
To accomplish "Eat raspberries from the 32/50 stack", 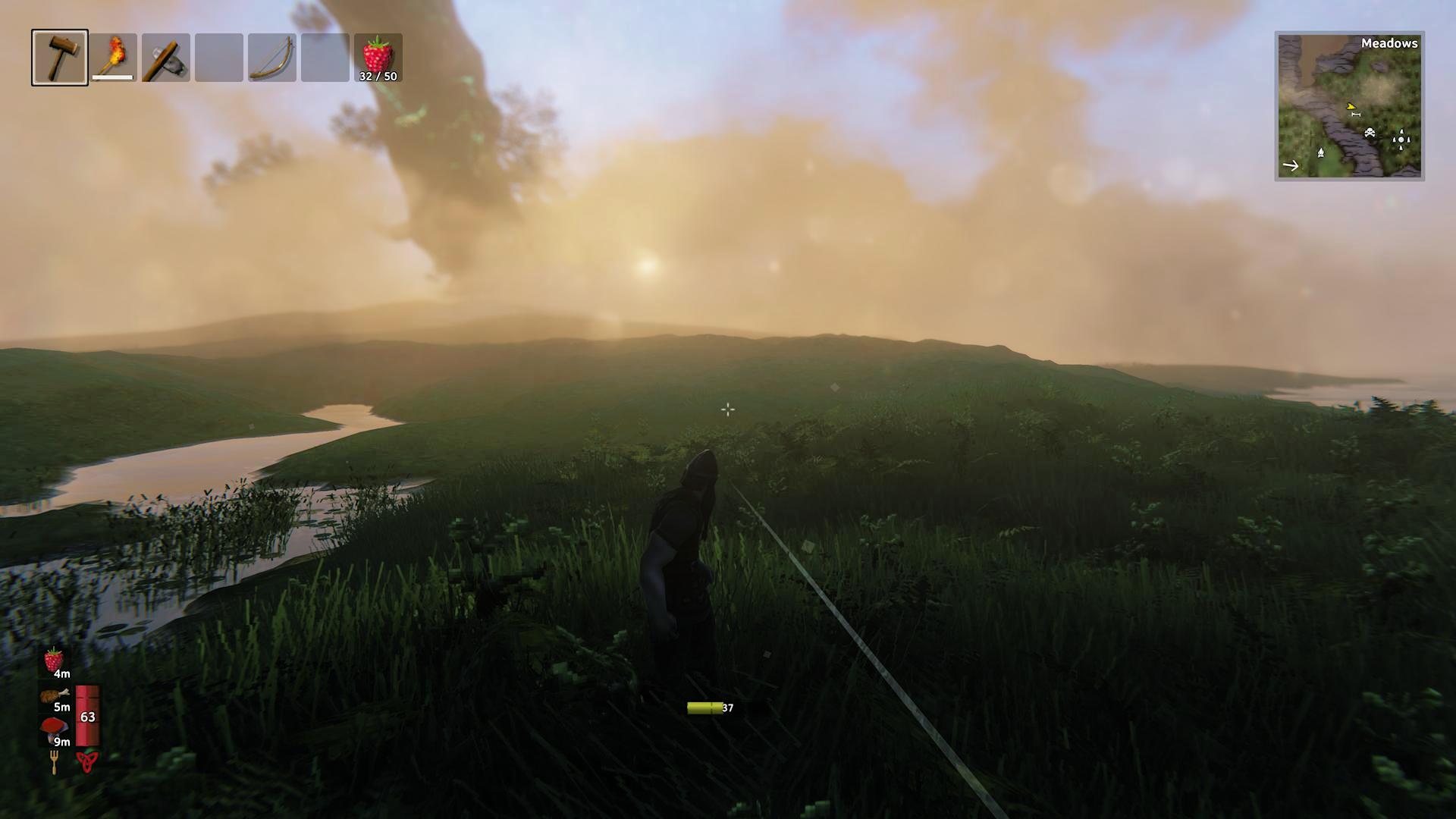I will (x=378, y=58).
